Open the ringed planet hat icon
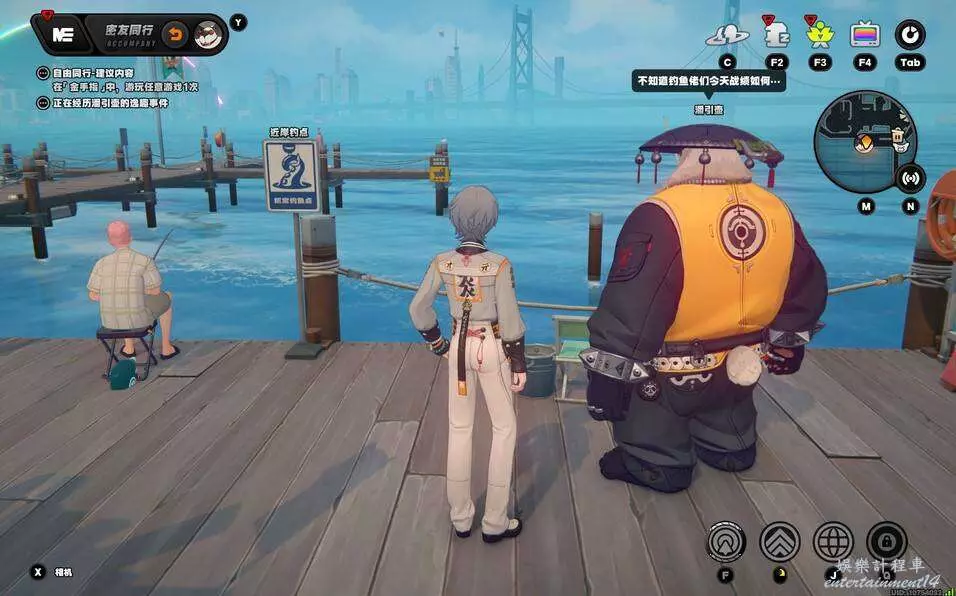Viewport: 956px width, 596px height. [x=727, y=36]
